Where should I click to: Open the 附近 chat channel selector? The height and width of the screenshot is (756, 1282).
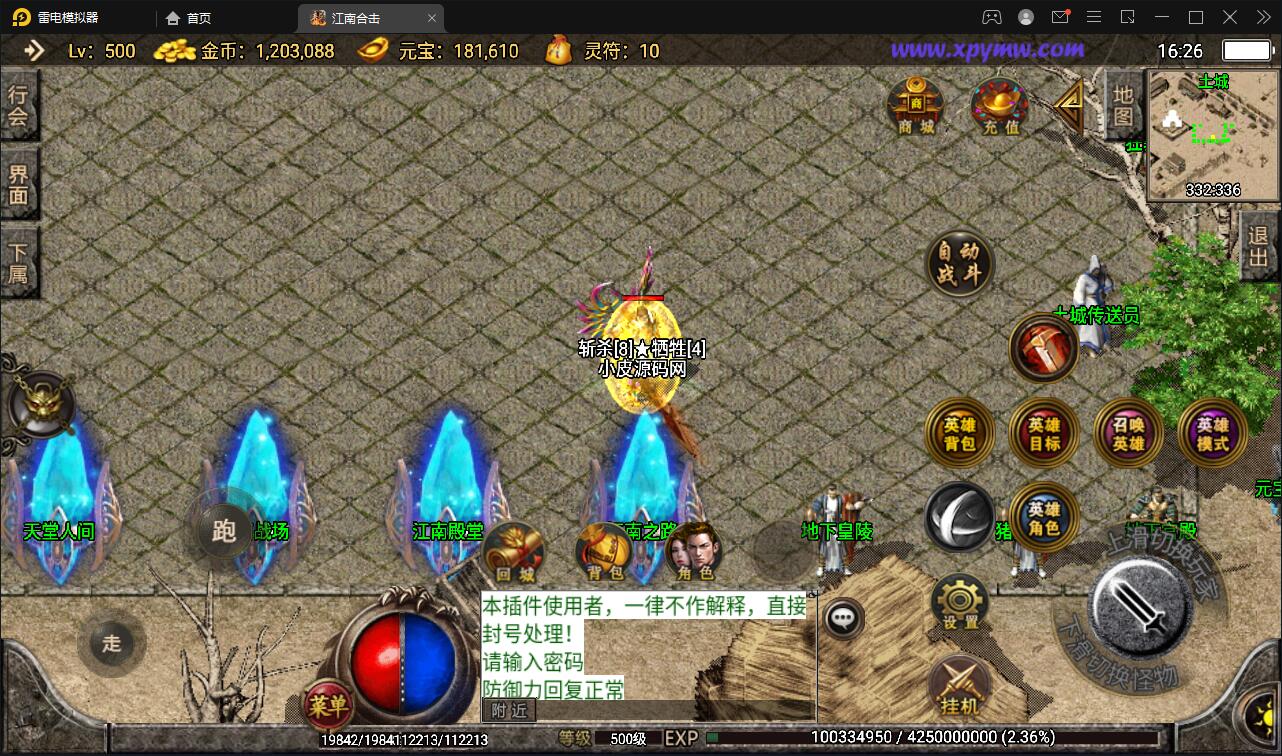point(511,712)
